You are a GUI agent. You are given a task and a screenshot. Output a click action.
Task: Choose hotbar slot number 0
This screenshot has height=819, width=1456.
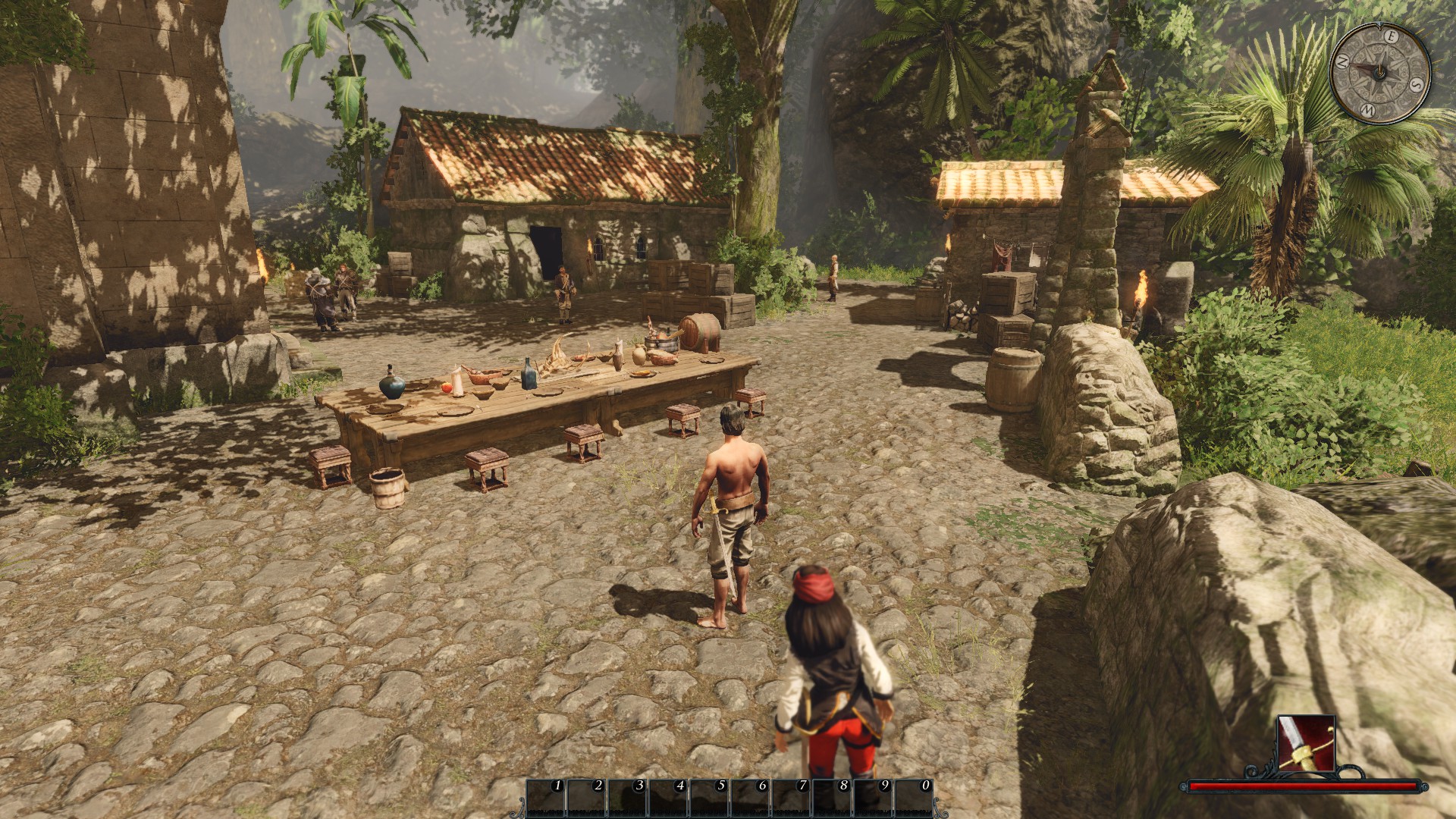point(915,797)
